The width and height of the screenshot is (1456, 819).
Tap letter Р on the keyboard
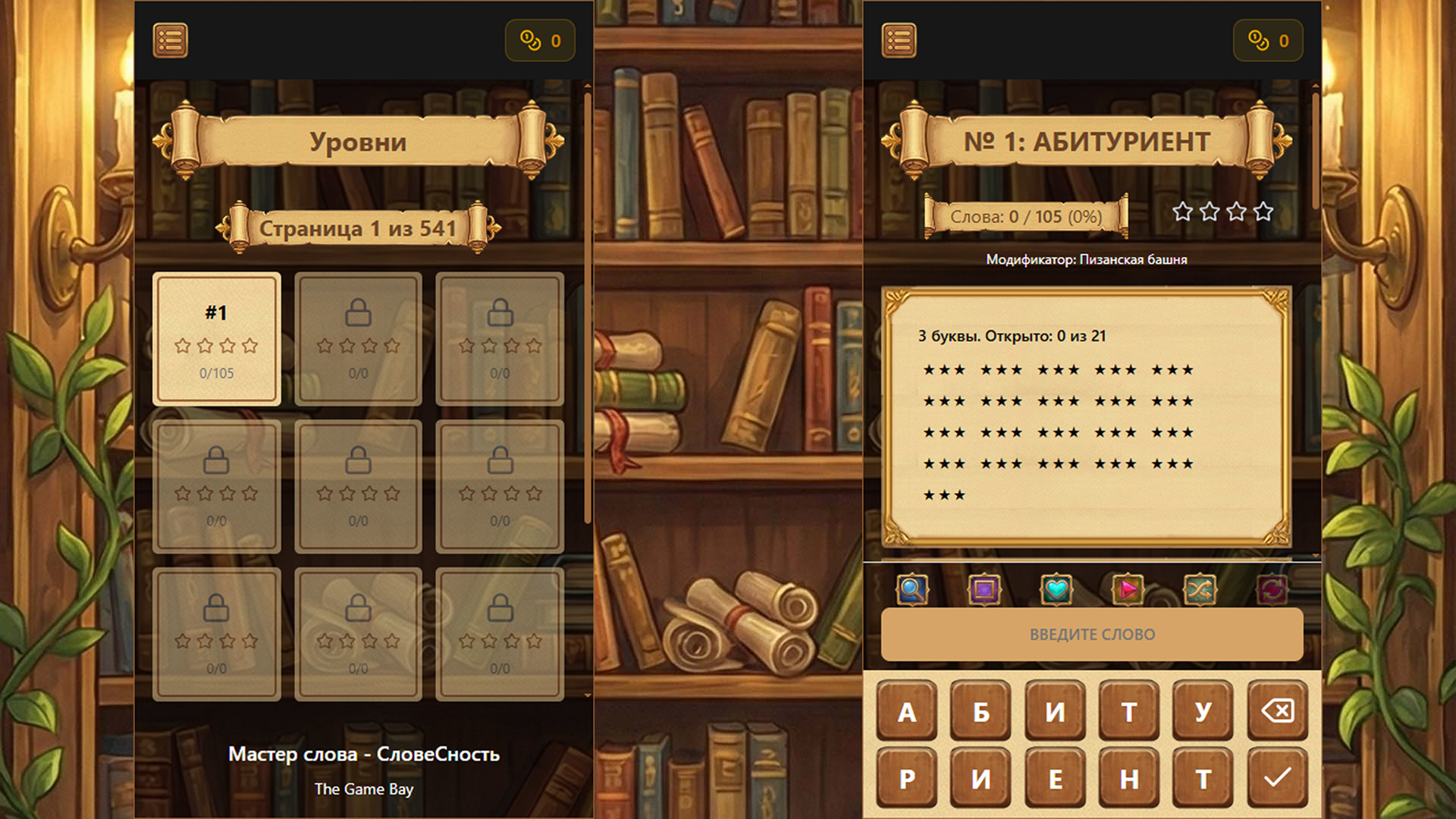pos(906,777)
